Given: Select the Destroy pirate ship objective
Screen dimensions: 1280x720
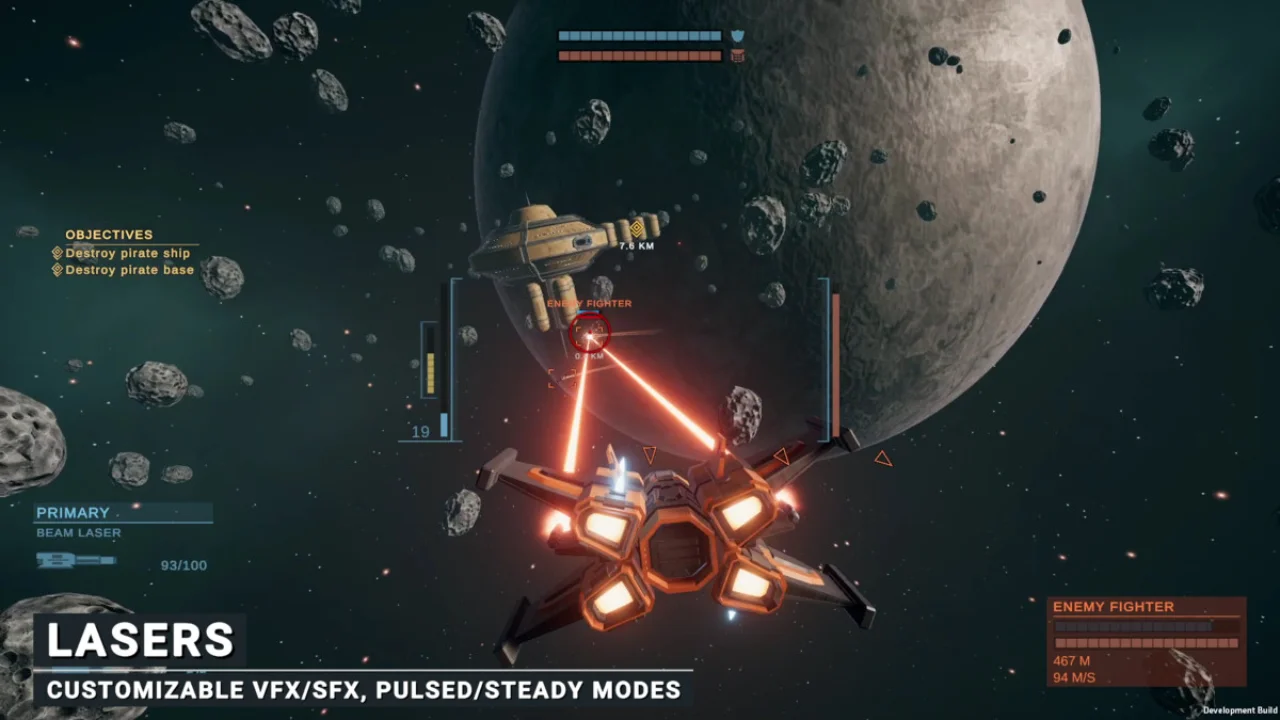Looking at the screenshot, I should point(127,254).
